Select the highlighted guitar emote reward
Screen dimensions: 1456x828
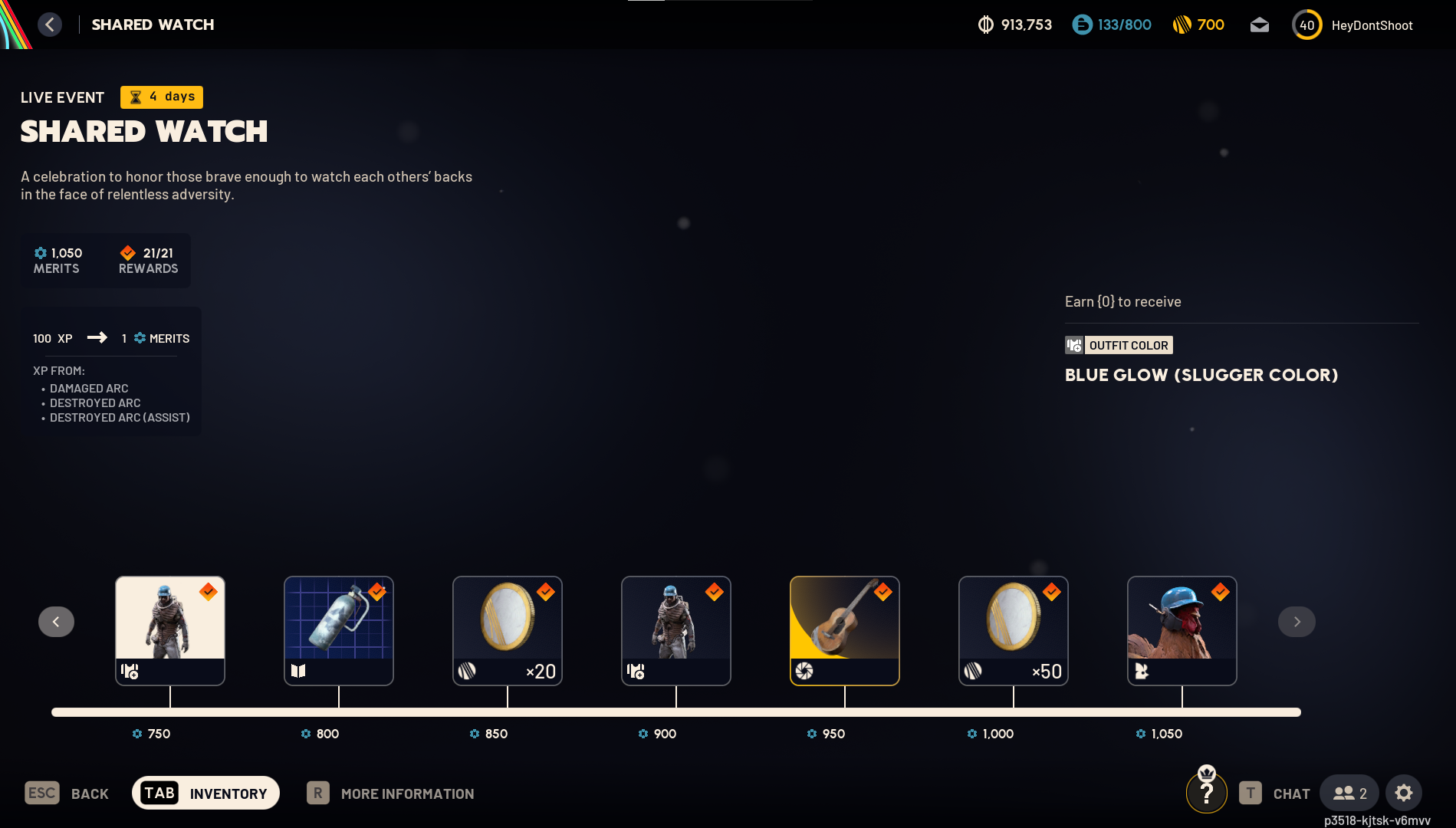tap(844, 630)
